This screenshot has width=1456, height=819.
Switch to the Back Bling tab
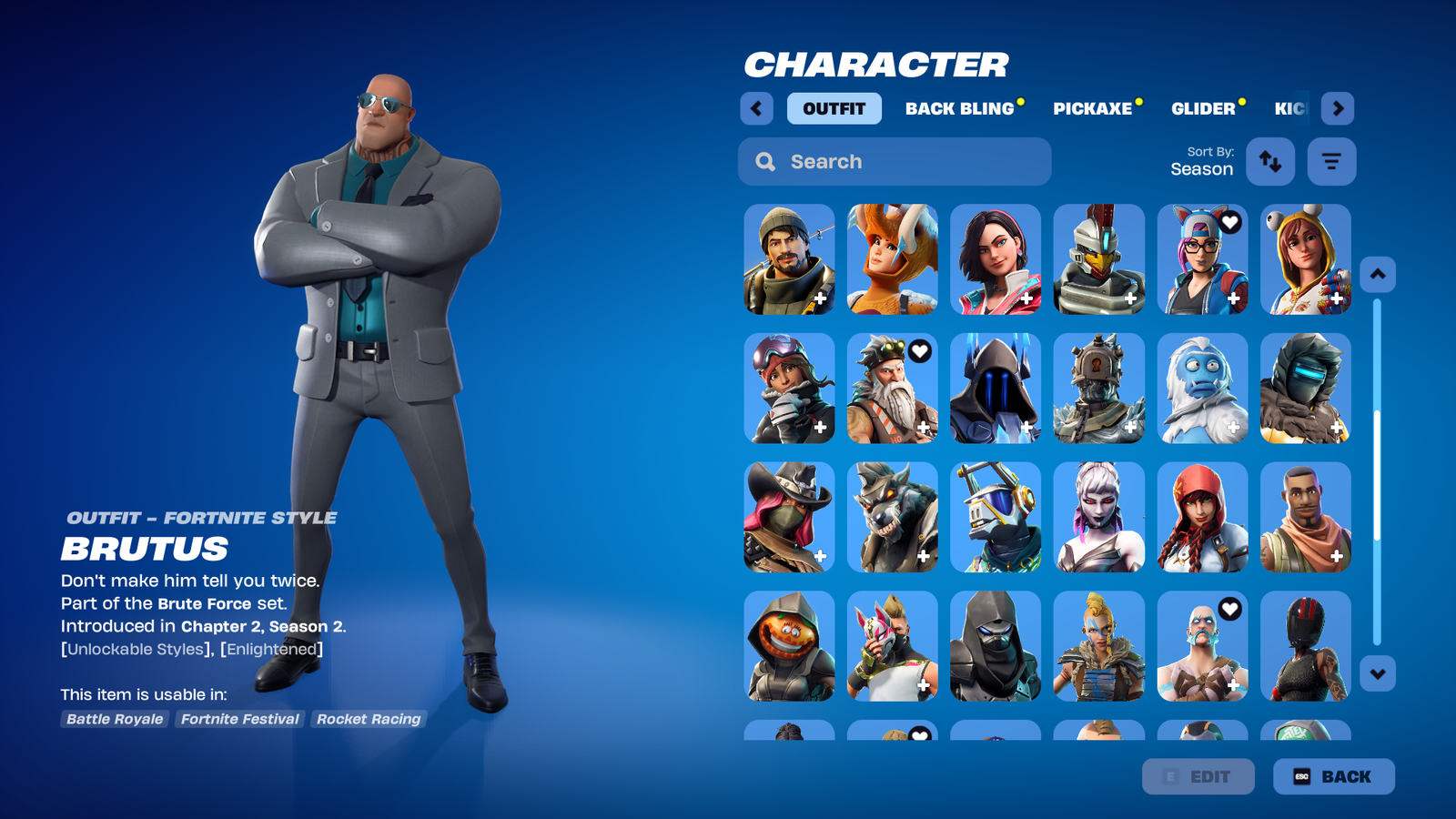[959, 108]
